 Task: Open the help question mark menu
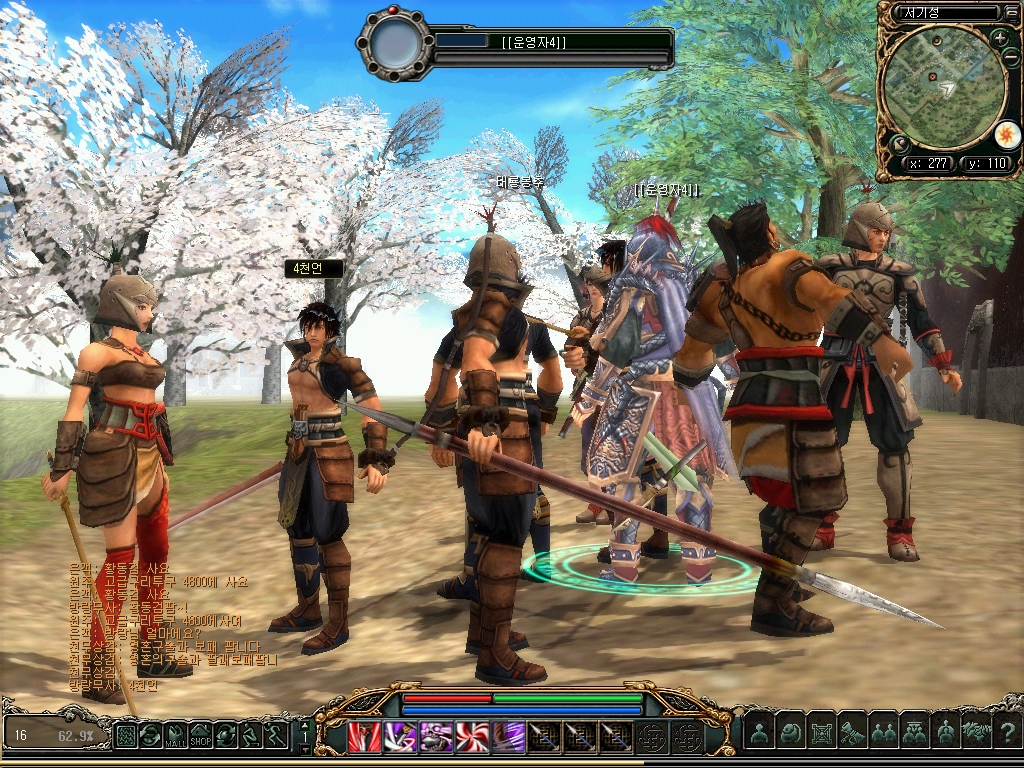[x=1008, y=734]
